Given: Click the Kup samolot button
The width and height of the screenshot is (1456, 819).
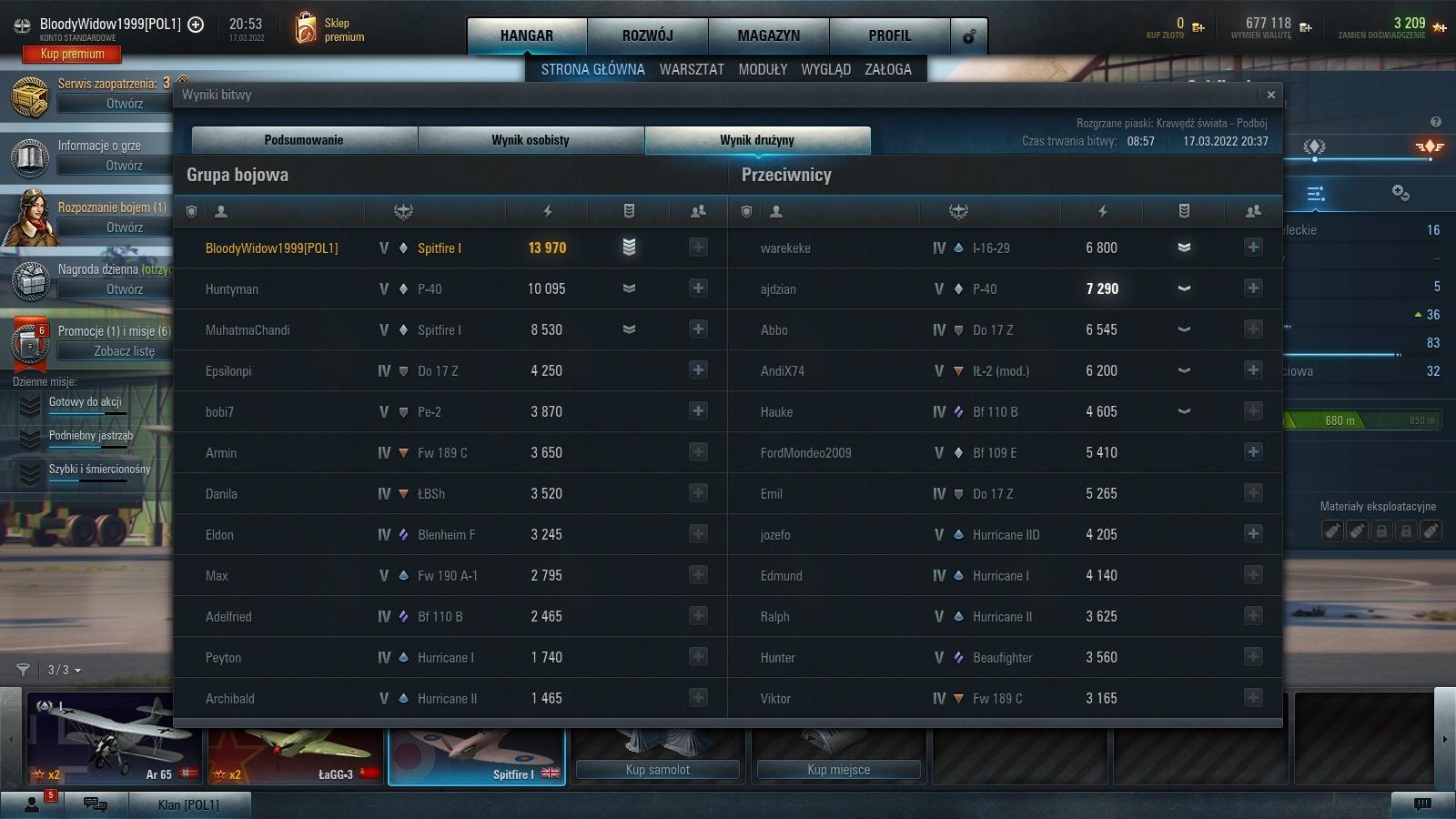Looking at the screenshot, I should [x=657, y=770].
